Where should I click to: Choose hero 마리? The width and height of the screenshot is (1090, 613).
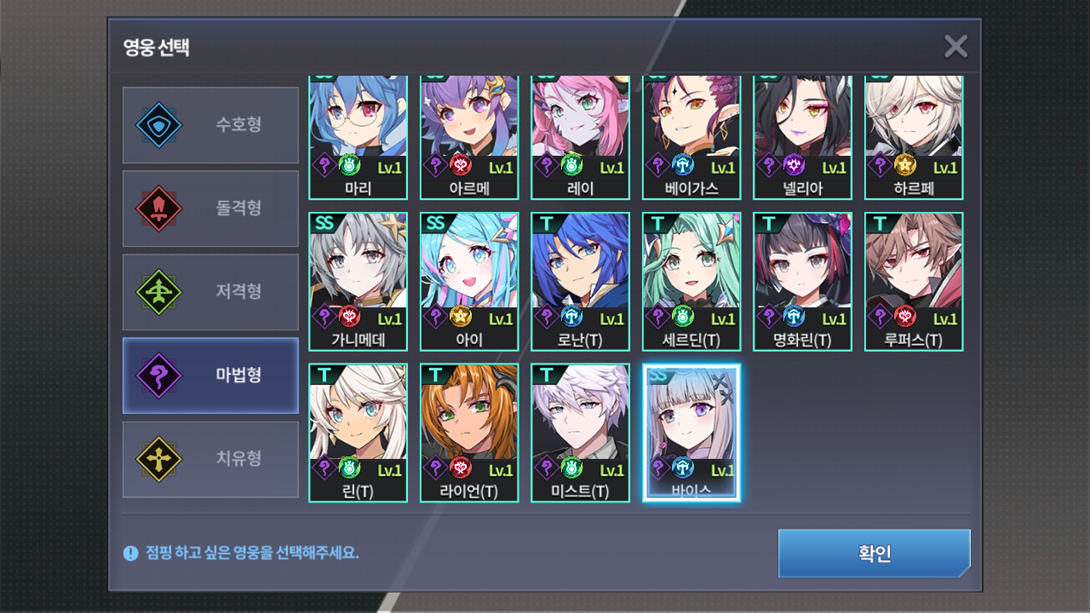[x=358, y=135]
